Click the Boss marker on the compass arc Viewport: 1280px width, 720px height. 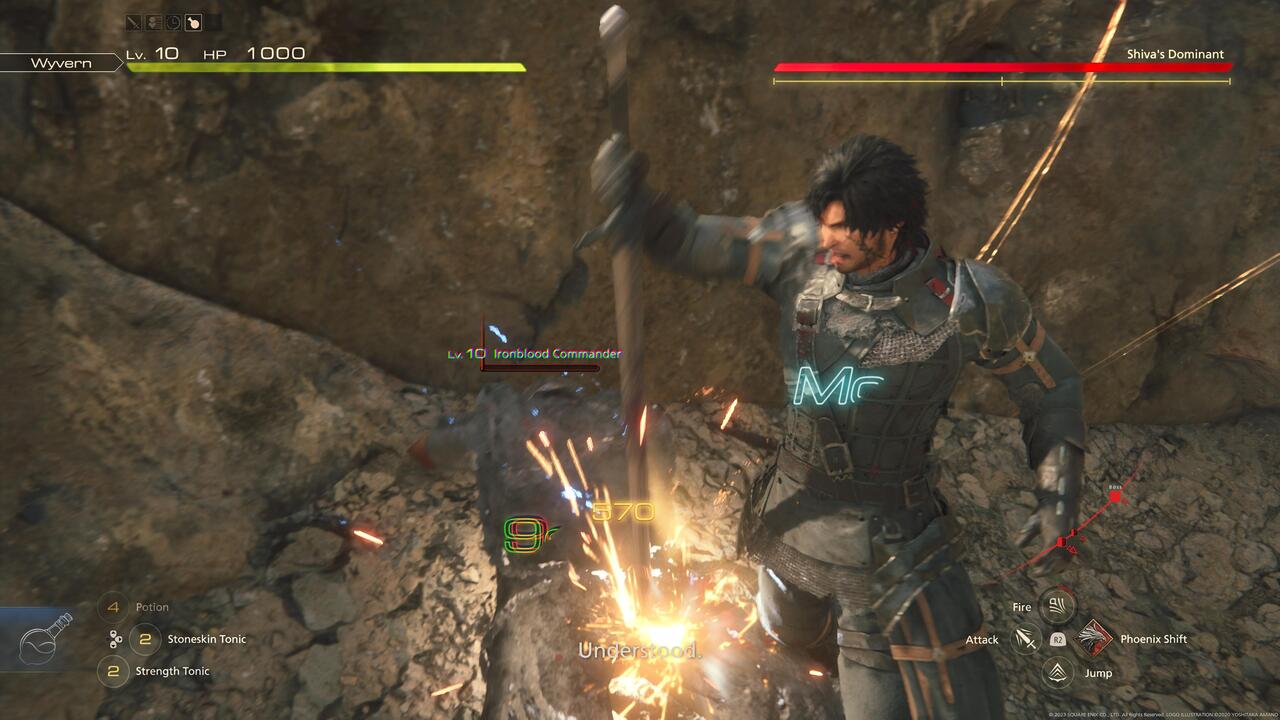tap(1115, 496)
